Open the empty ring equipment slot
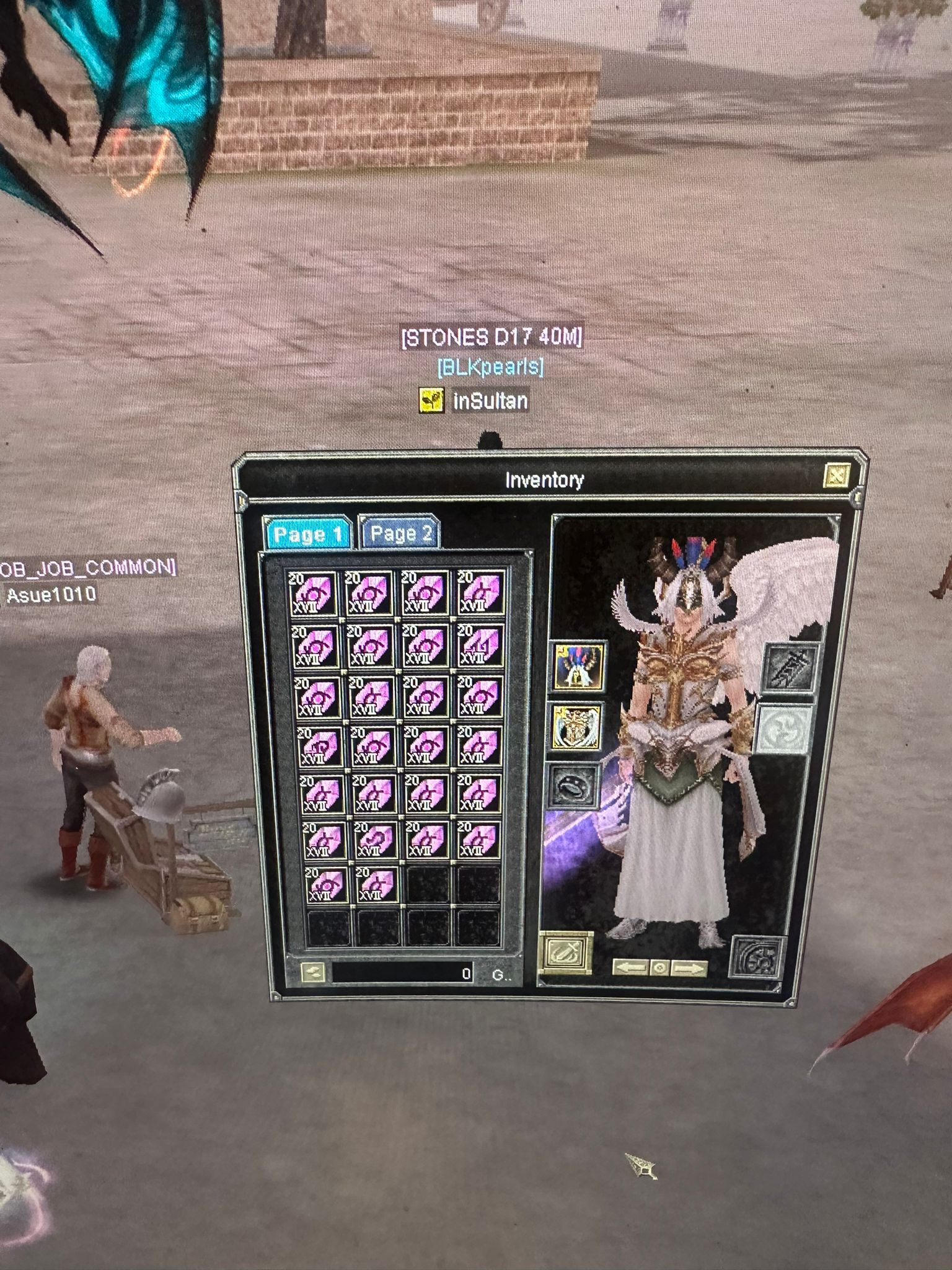The width and height of the screenshot is (952, 1270). pos(575,786)
